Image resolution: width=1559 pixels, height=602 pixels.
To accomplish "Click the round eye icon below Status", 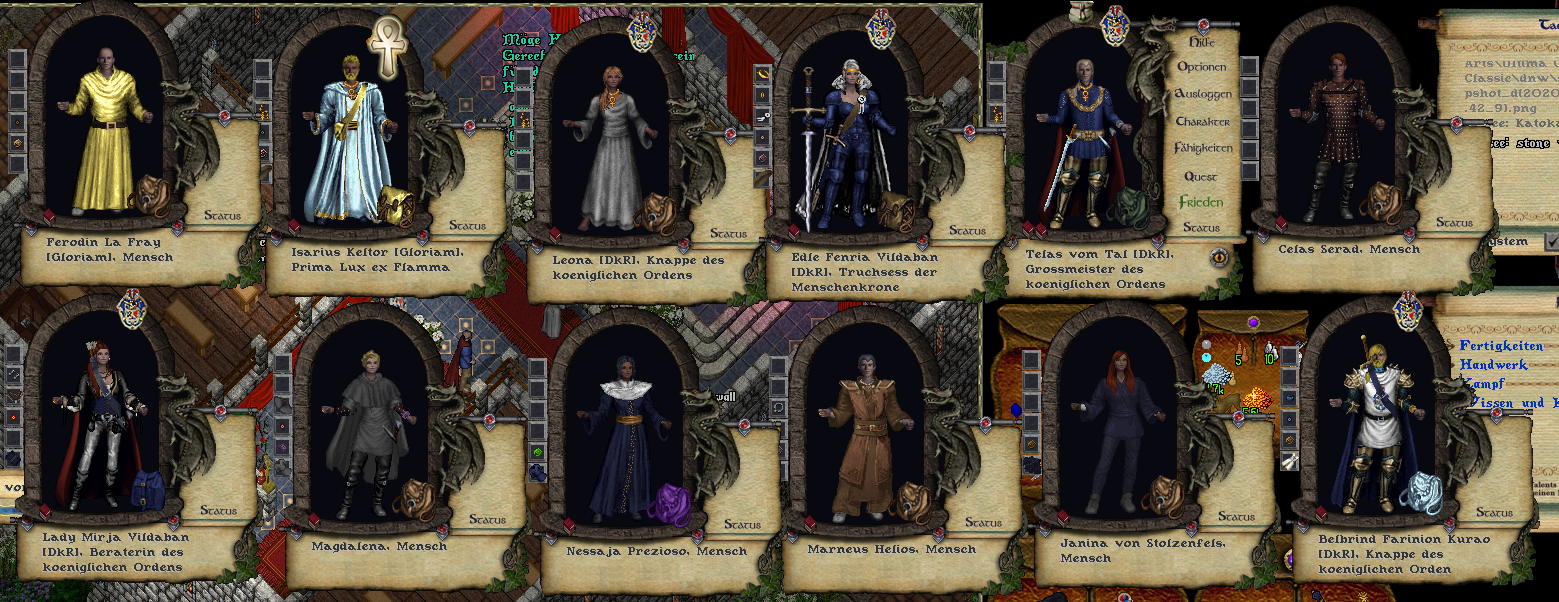I will pyautogui.click(x=1219, y=257).
